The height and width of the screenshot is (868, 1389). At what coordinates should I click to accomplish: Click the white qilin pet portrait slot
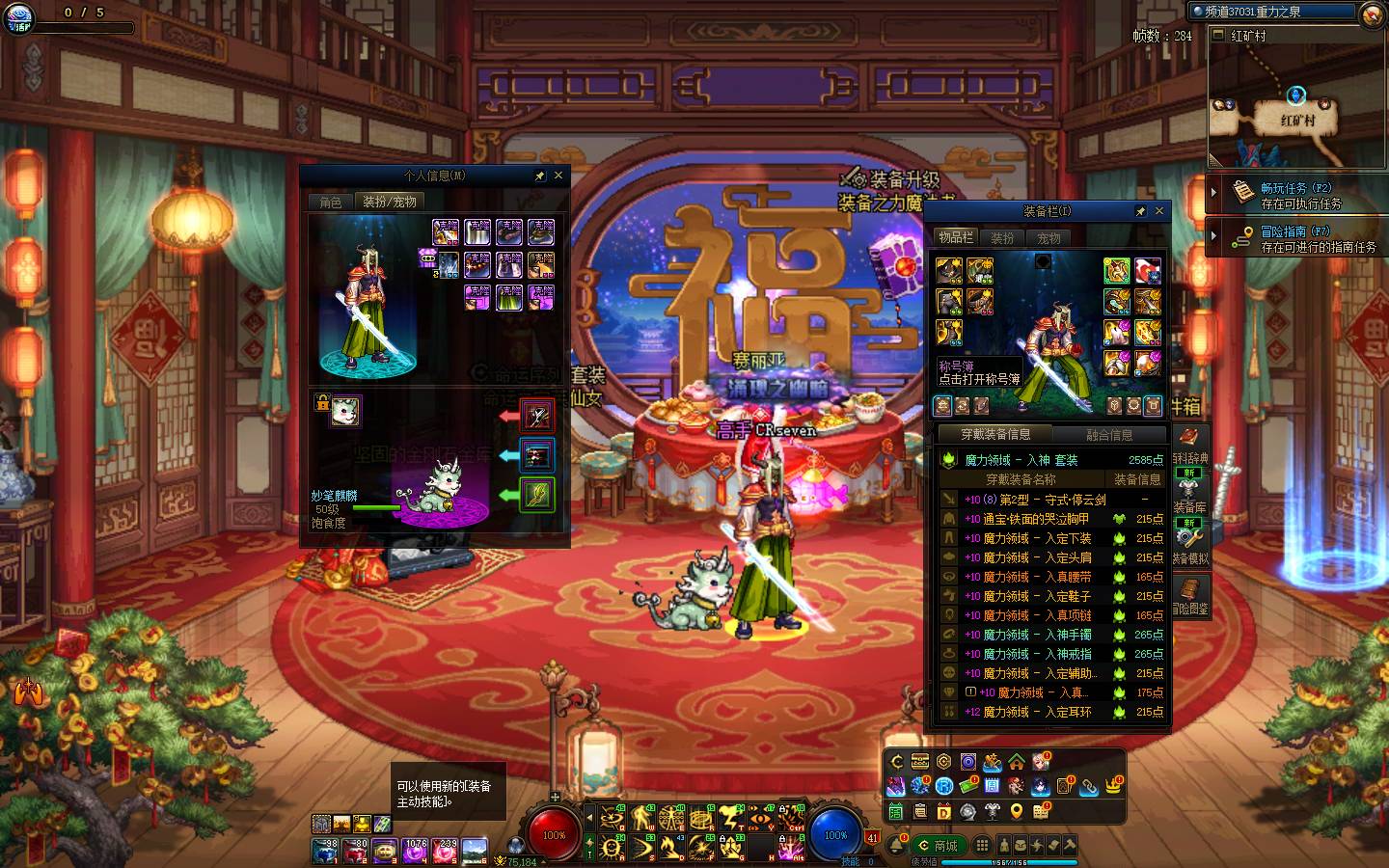pos(346,411)
